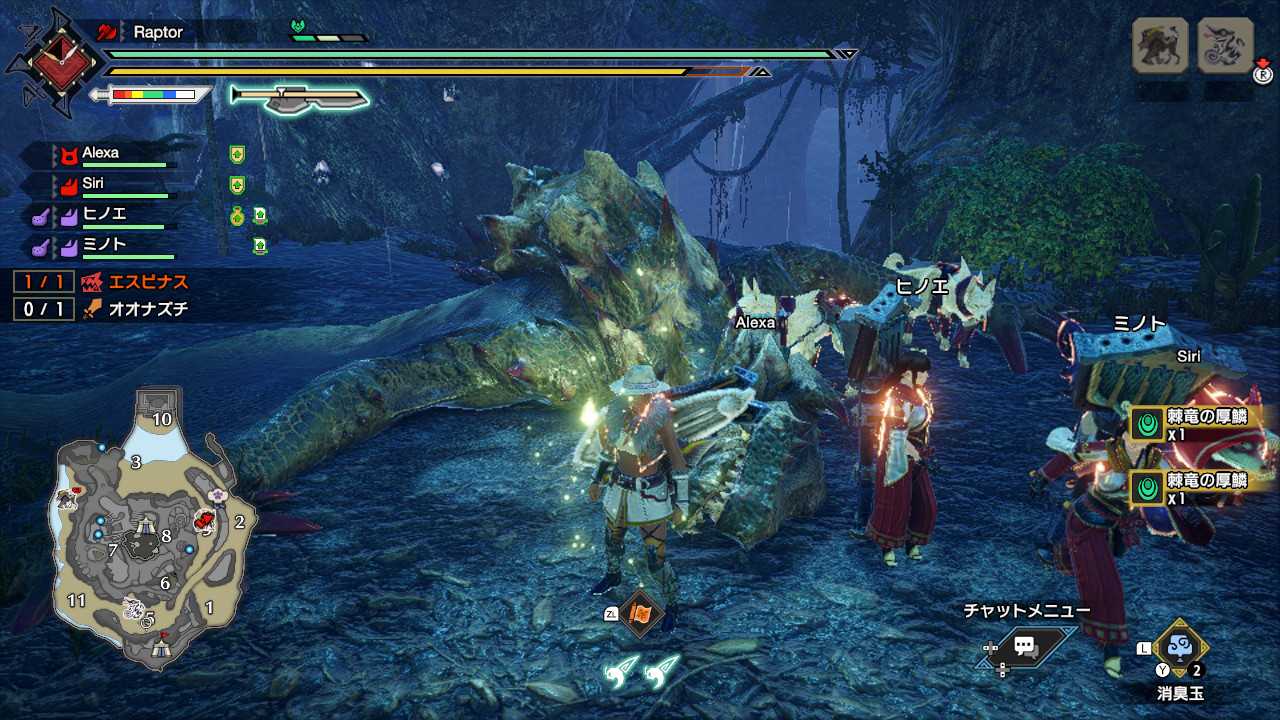Use the 消臭玉 item slot
This screenshot has height=720, width=1280.
pyautogui.click(x=1179, y=648)
